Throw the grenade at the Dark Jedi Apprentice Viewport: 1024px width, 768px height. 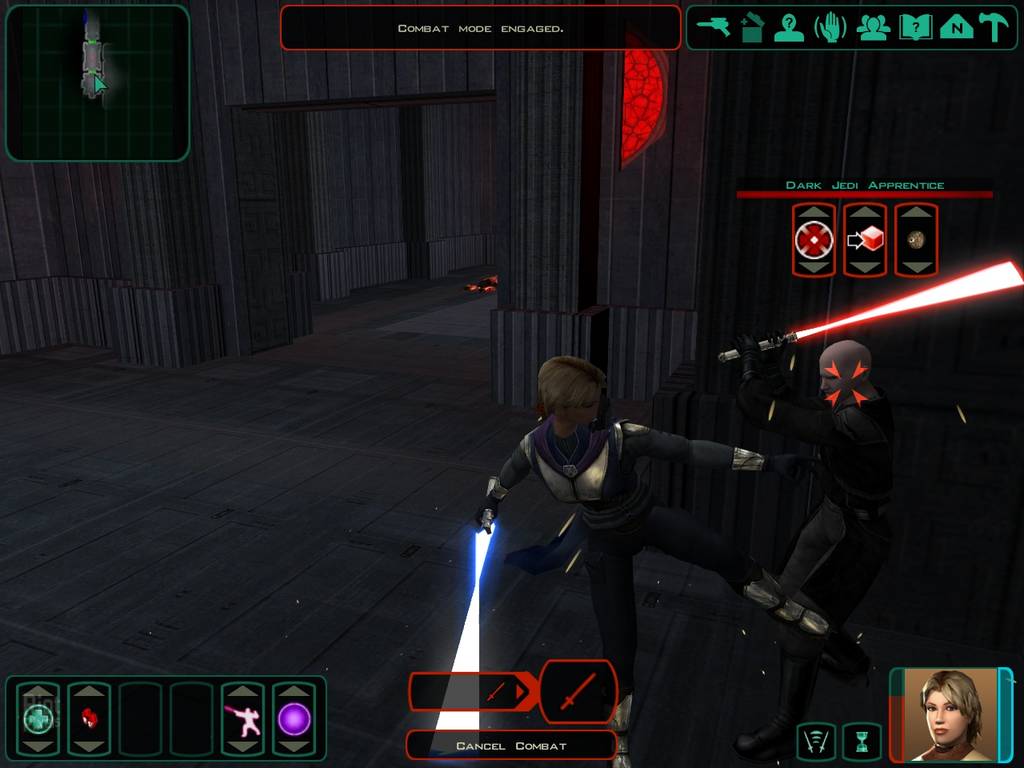[x=916, y=240]
